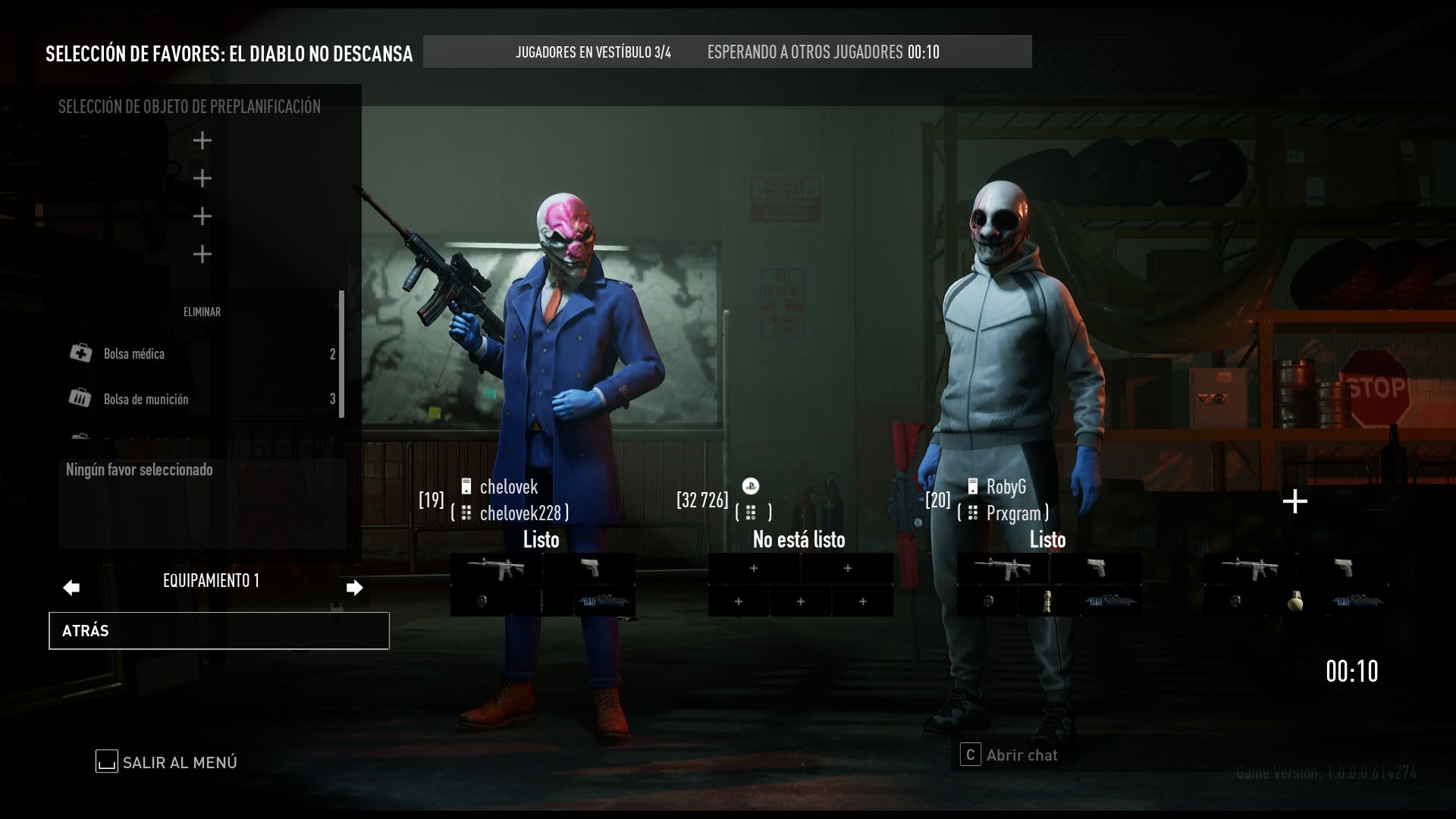Choose the ELIMINAR option
Viewport: 1456px width, 819px height.
click(202, 312)
